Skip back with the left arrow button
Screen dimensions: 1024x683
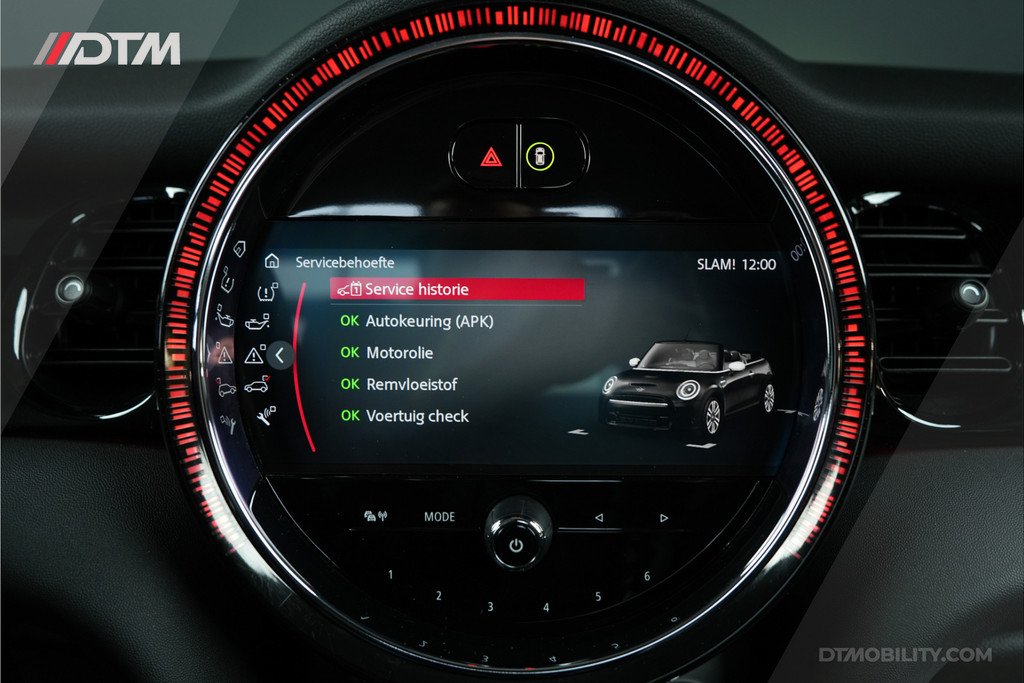599,517
